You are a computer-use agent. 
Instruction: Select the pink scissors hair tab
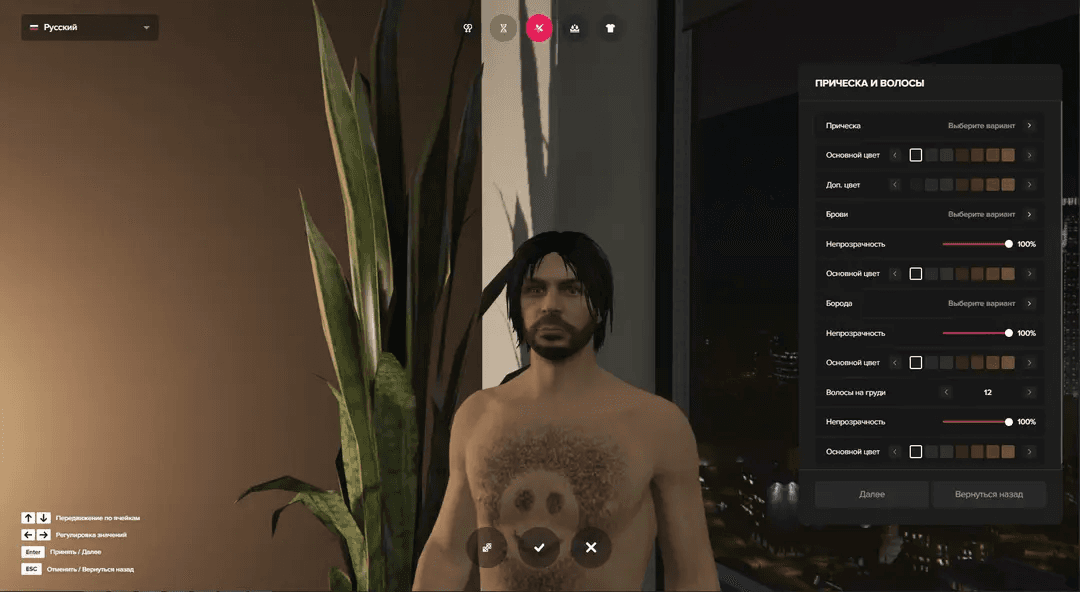[539, 28]
